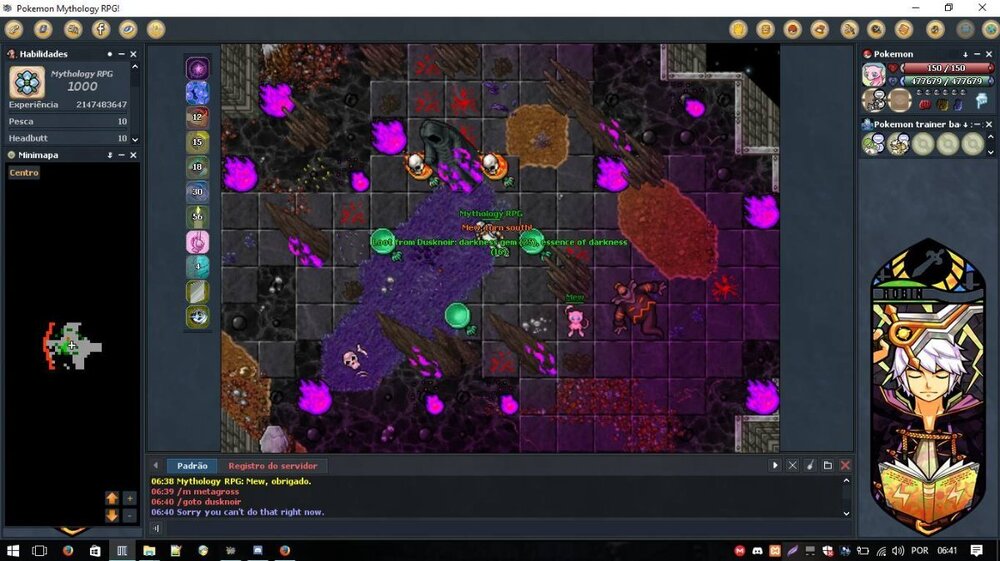Close the Habilidades panel
Screen dimensions: 1000x561
(135, 54)
